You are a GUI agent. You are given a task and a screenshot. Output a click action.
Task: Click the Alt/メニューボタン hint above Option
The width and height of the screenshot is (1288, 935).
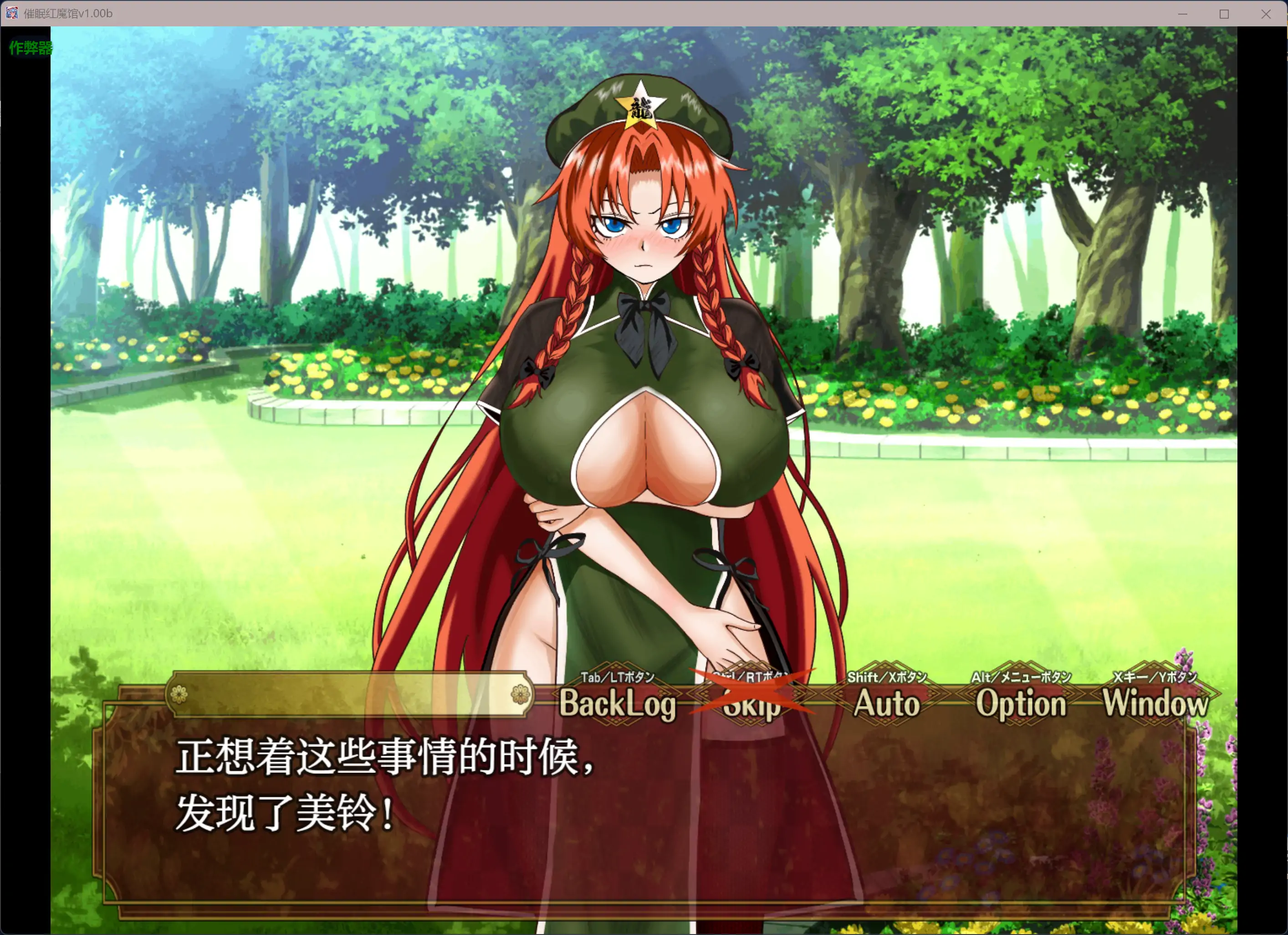[x=1021, y=676]
